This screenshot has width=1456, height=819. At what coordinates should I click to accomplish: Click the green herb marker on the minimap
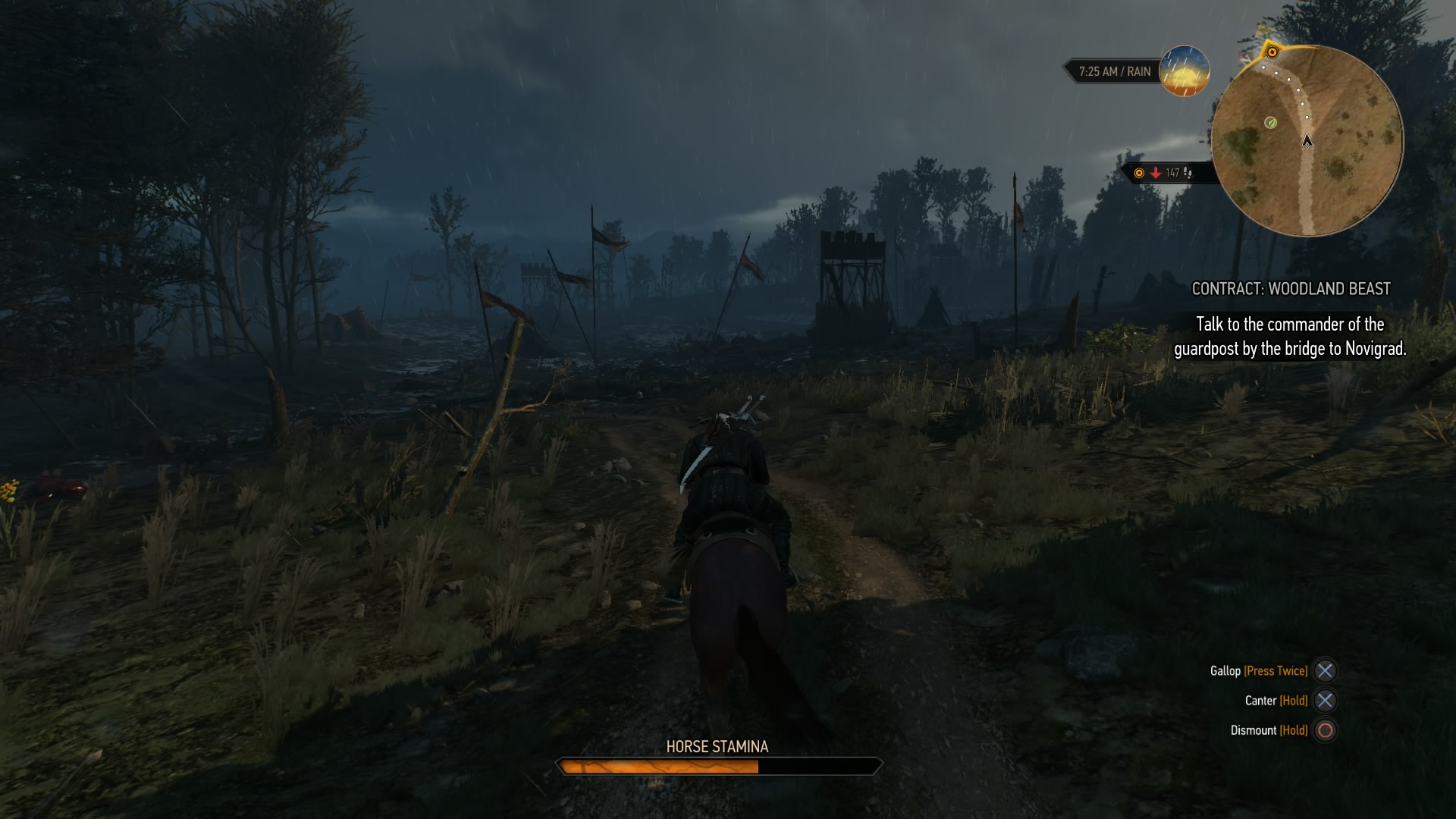1271,123
